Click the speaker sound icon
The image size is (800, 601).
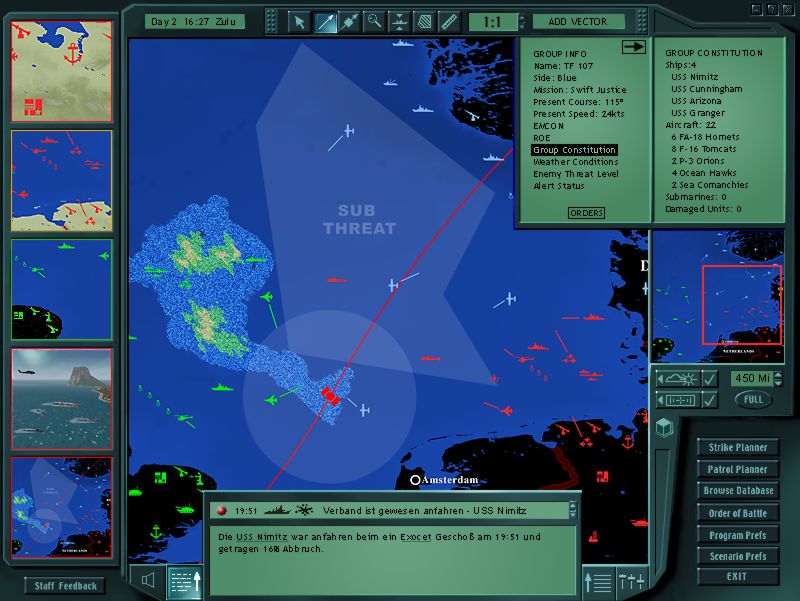(148, 580)
